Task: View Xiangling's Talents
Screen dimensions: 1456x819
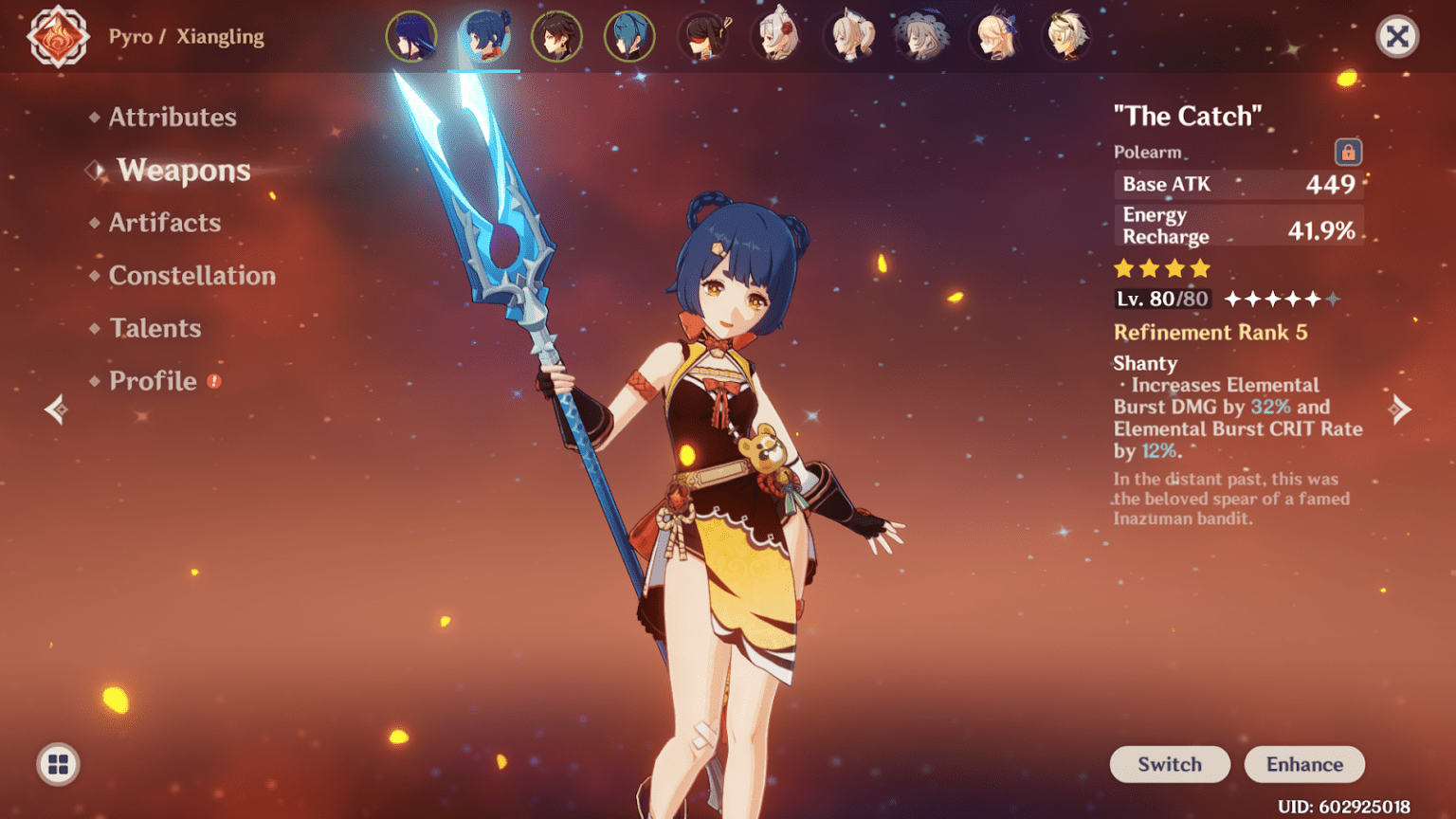Action: [155, 328]
